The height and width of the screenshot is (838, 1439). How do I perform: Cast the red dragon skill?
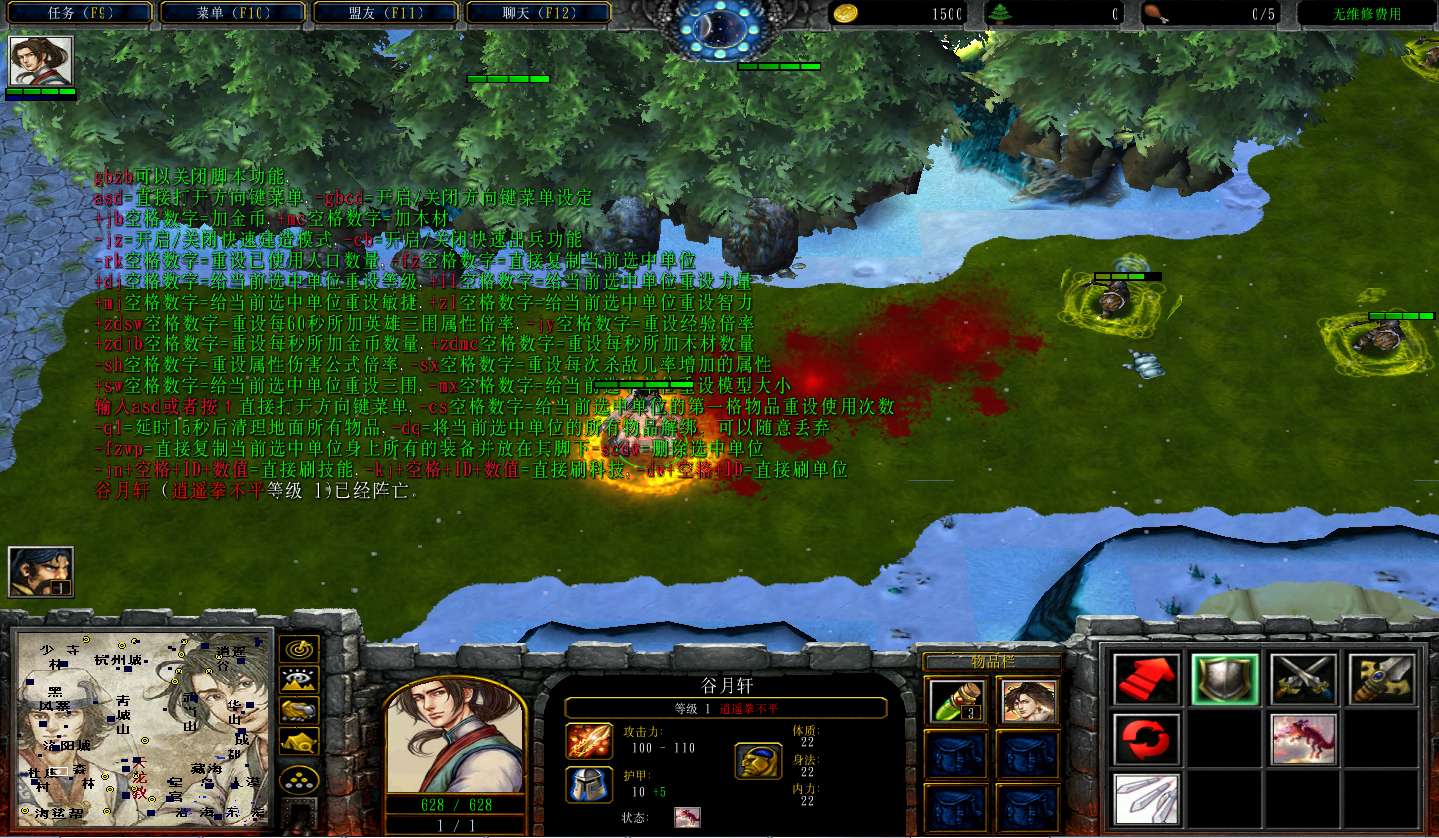pyautogui.click(x=1303, y=739)
